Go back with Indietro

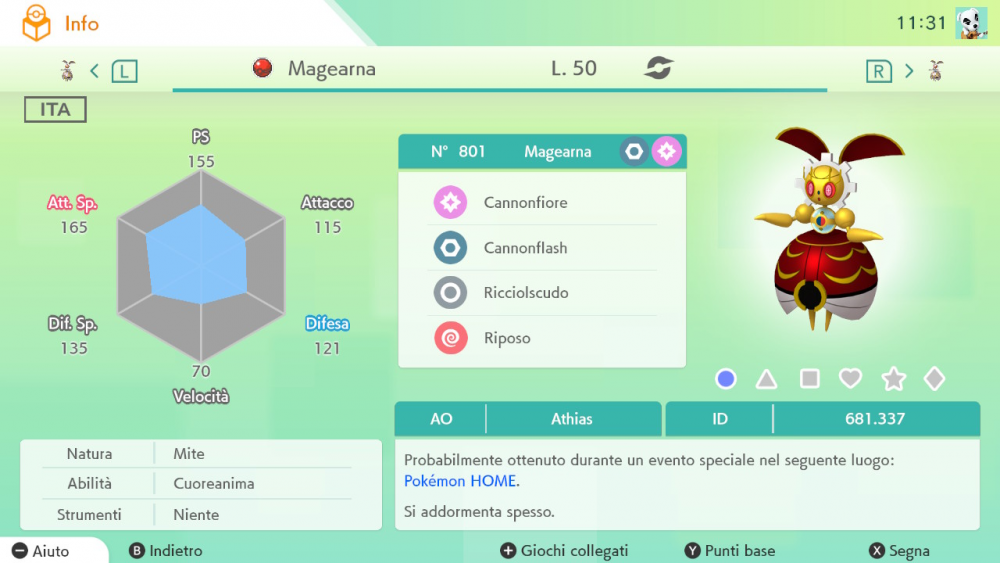(166, 551)
